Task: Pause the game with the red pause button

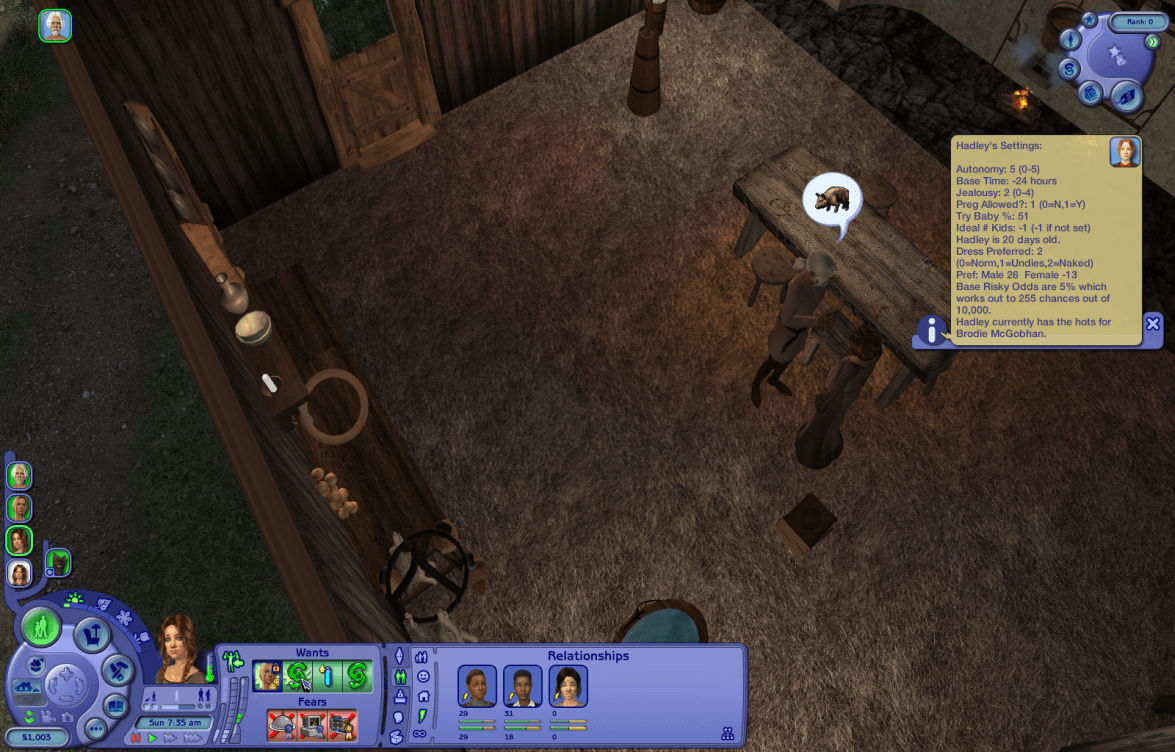Action: (x=137, y=738)
